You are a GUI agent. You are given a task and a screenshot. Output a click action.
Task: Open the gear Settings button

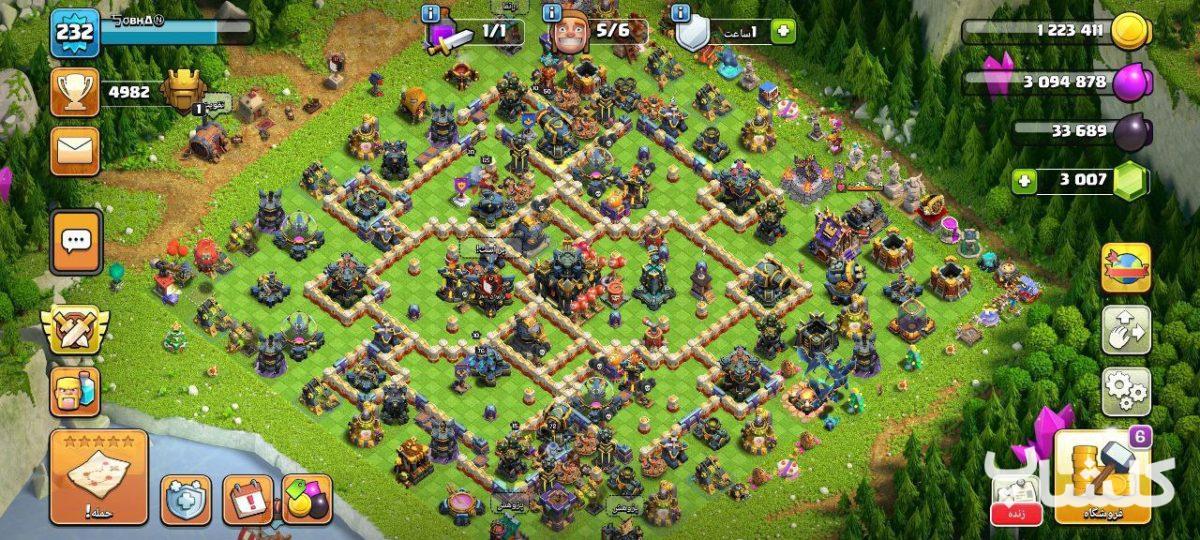pyautogui.click(x=1126, y=391)
